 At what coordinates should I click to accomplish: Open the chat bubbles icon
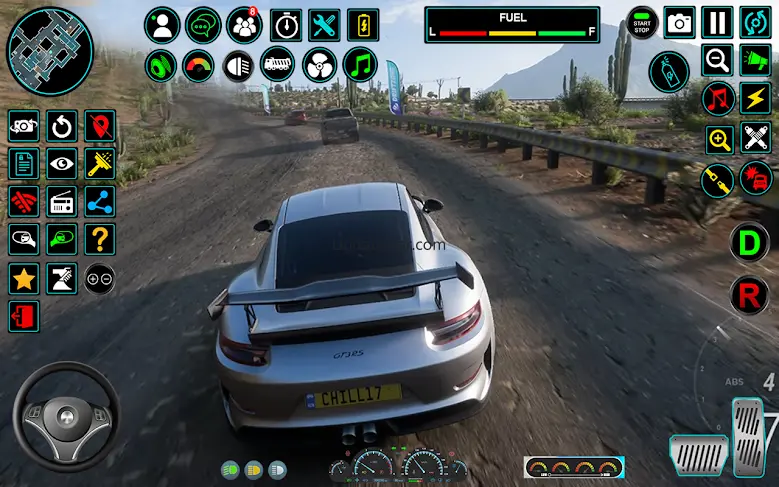click(203, 25)
